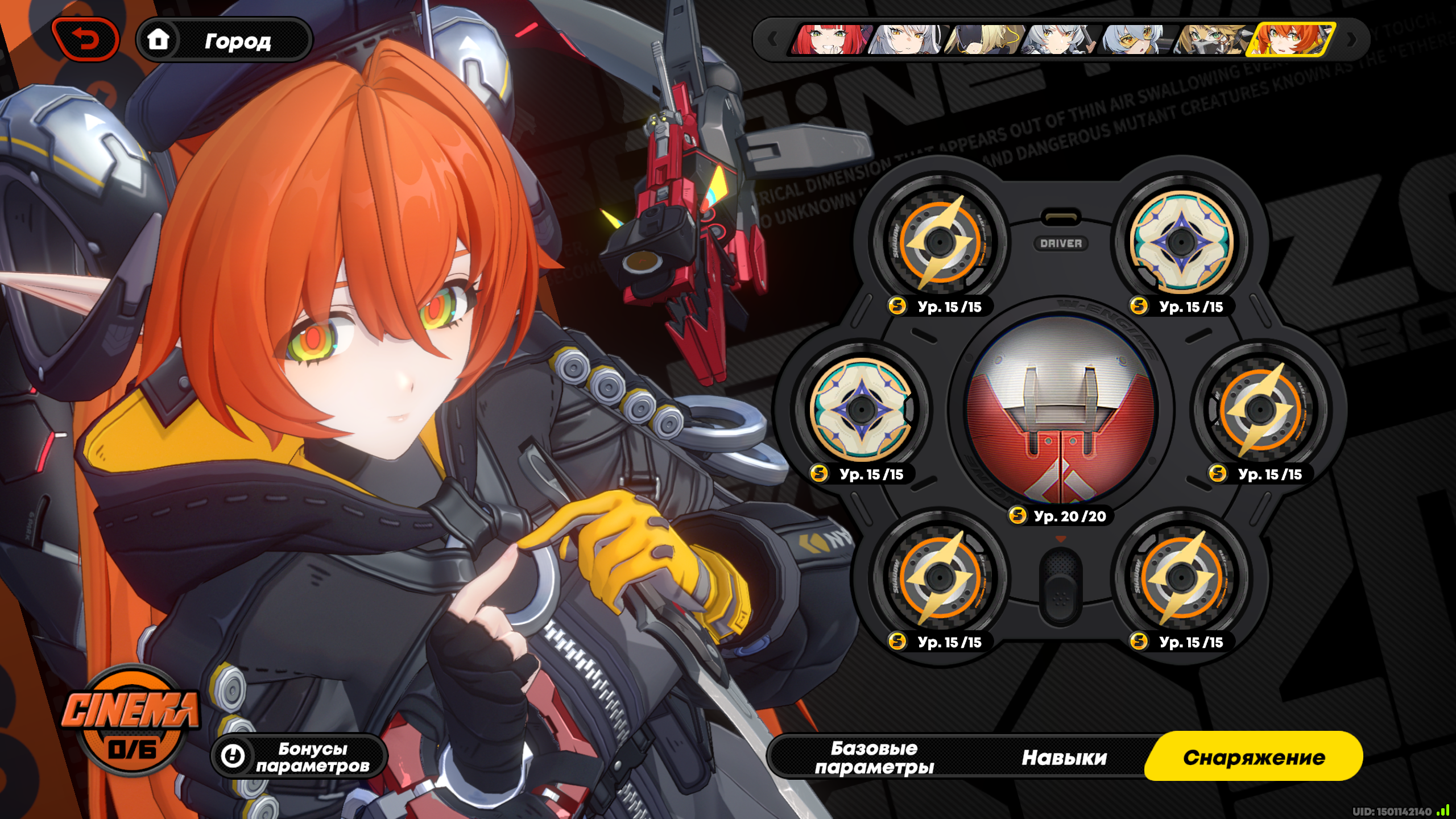Return to the city via Город button
The width and height of the screenshot is (1456, 819).
pyautogui.click(x=225, y=40)
